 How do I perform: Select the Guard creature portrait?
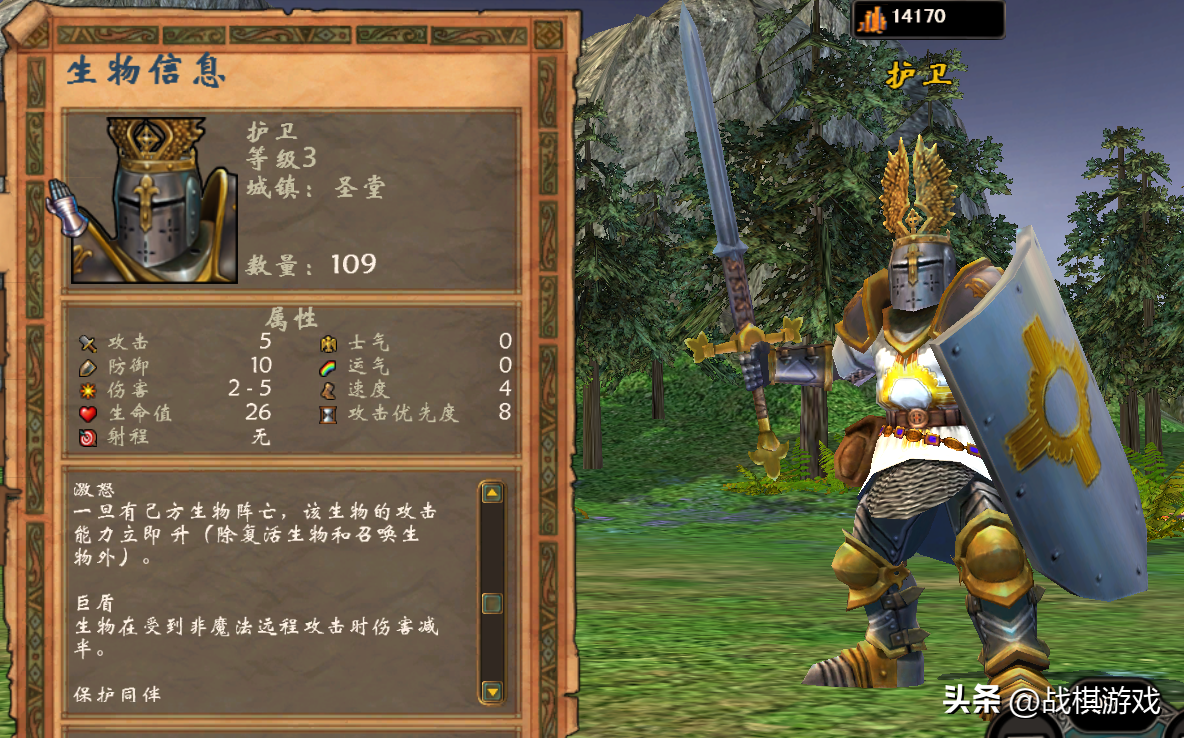coord(154,200)
